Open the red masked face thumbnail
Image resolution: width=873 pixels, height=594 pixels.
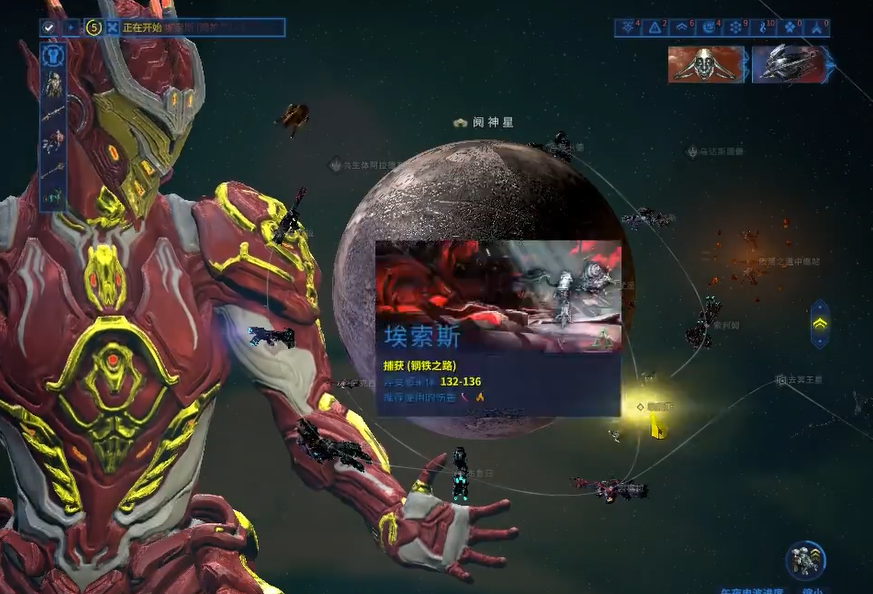707,64
